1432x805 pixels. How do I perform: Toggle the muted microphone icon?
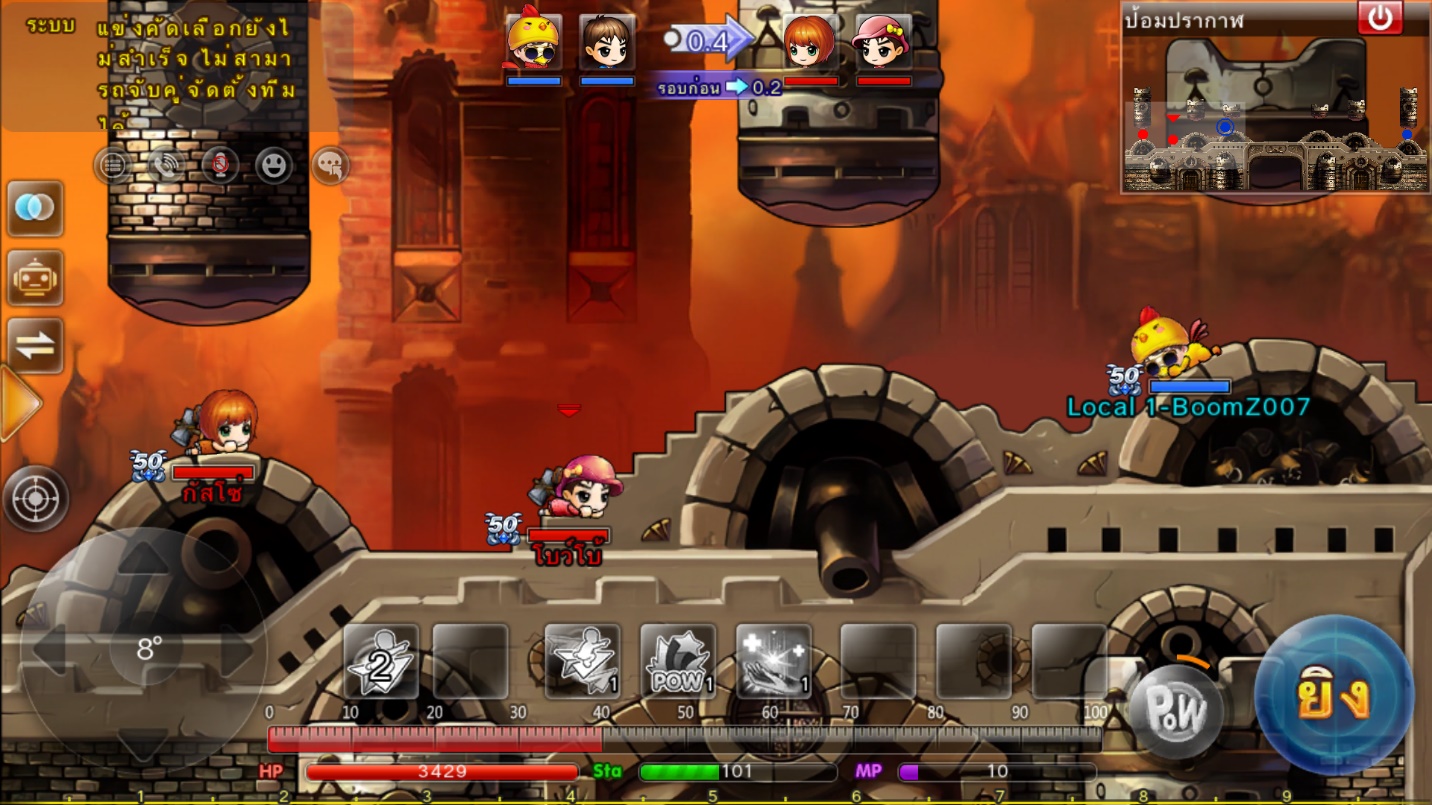pyautogui.click(x=219, y=164)
